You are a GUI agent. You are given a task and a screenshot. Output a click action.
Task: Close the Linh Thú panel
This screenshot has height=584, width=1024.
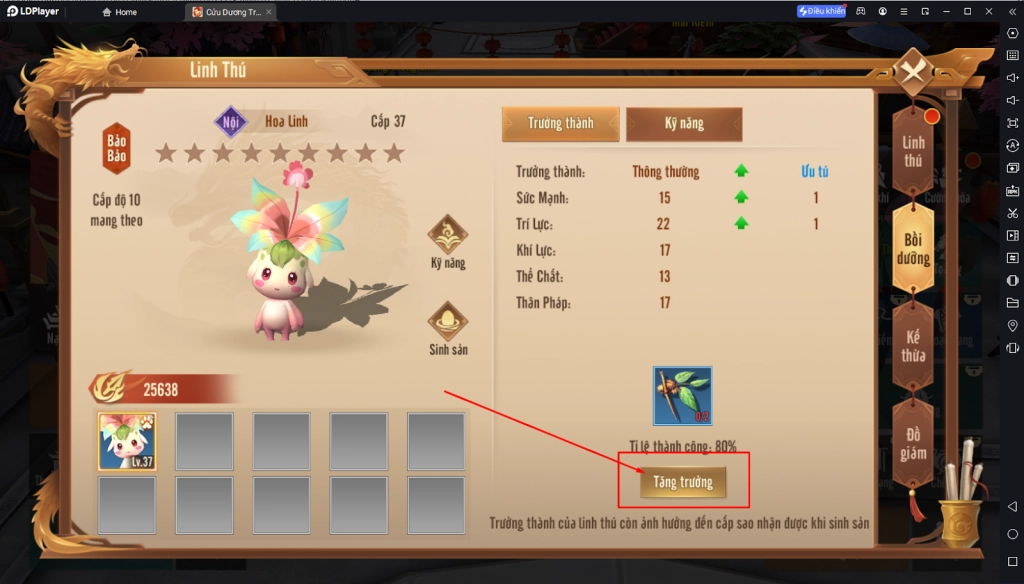912,71
